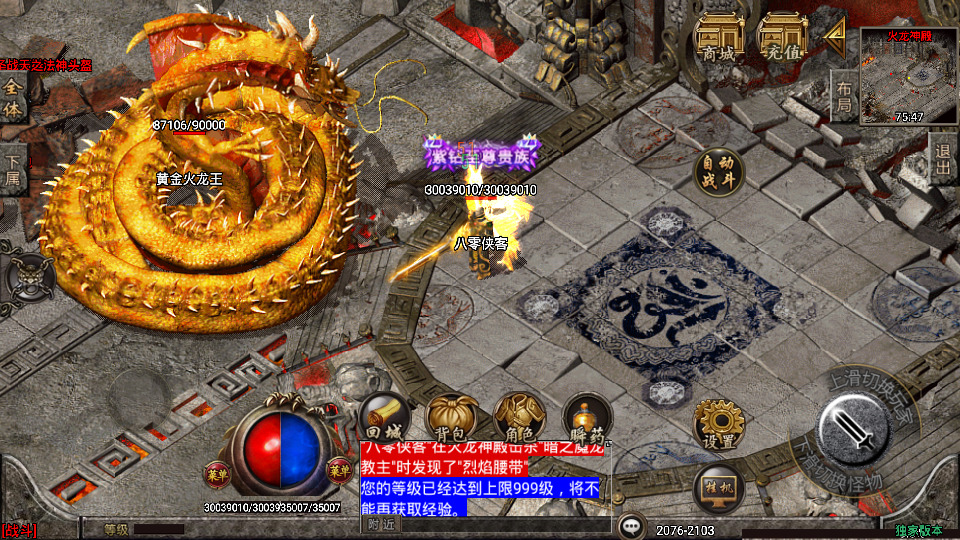
Task: Click the 退出 exit button
Action: coord(943,158)
